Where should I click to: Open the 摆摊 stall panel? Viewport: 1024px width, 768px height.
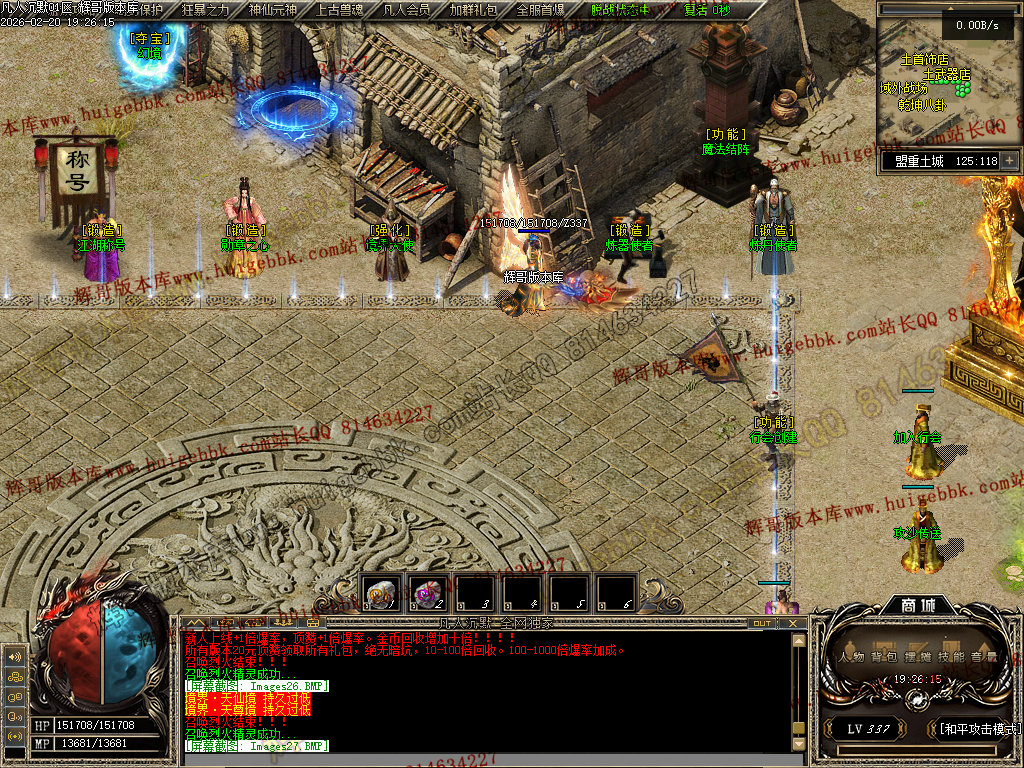[918, 656]
